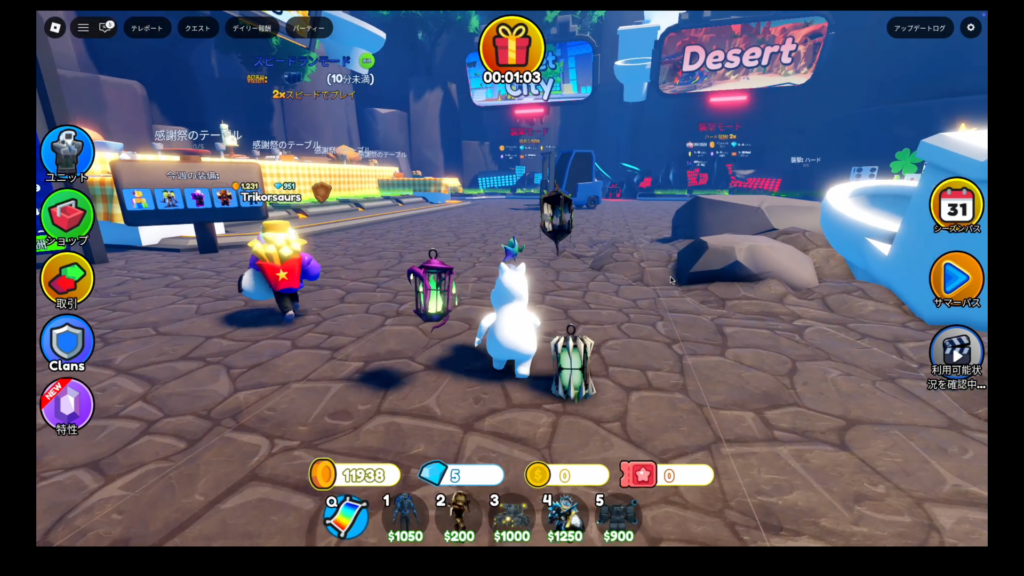The image size is (1024, 576).
Task: Open the 特性 (Traits) purple gem menu
Action: point(67,403)
